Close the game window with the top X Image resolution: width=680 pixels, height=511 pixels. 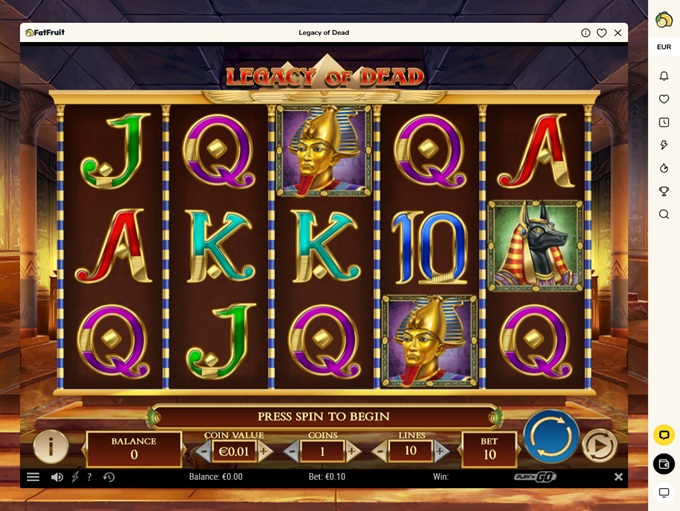(x=618, y=33)
